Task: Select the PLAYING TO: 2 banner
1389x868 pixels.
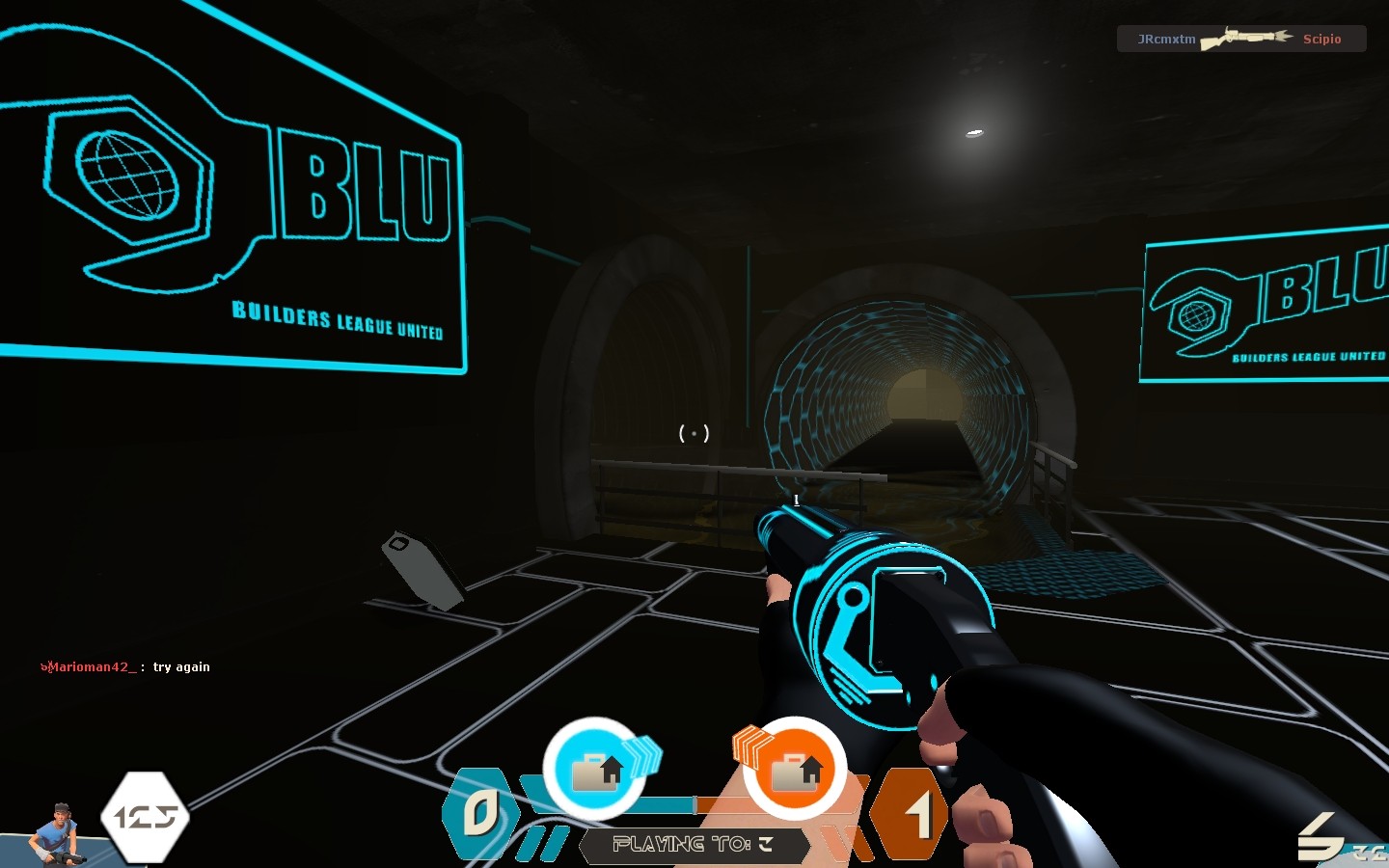Action: click(694, 847)
